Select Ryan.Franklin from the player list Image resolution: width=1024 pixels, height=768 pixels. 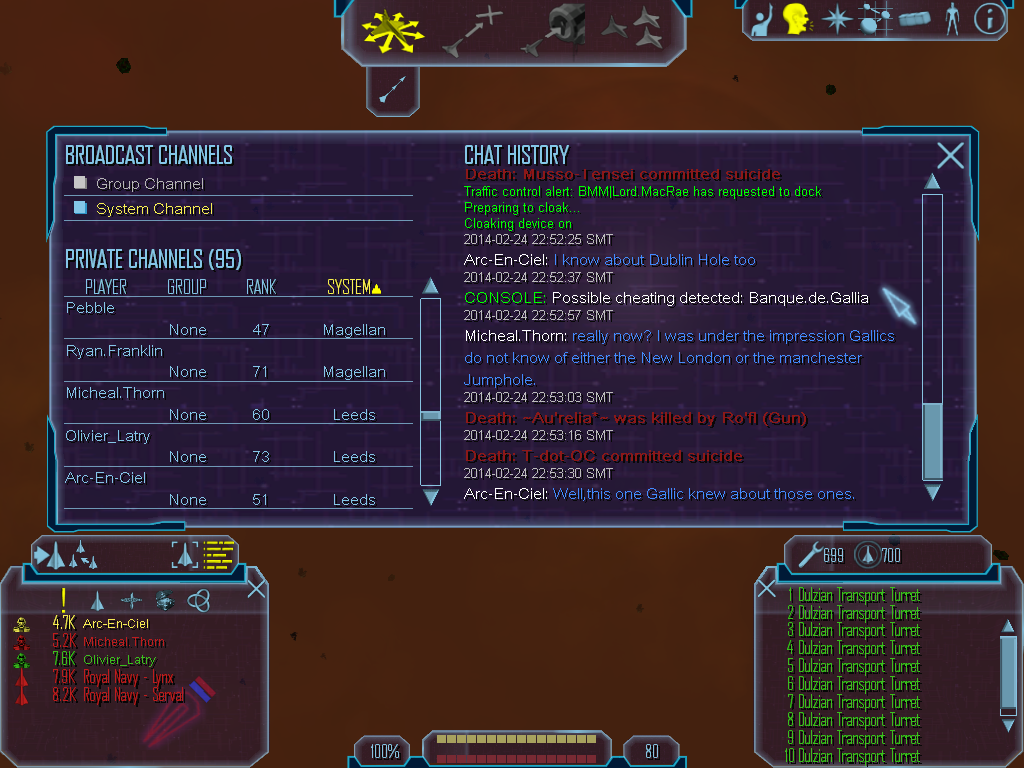(x=114, y=351)
